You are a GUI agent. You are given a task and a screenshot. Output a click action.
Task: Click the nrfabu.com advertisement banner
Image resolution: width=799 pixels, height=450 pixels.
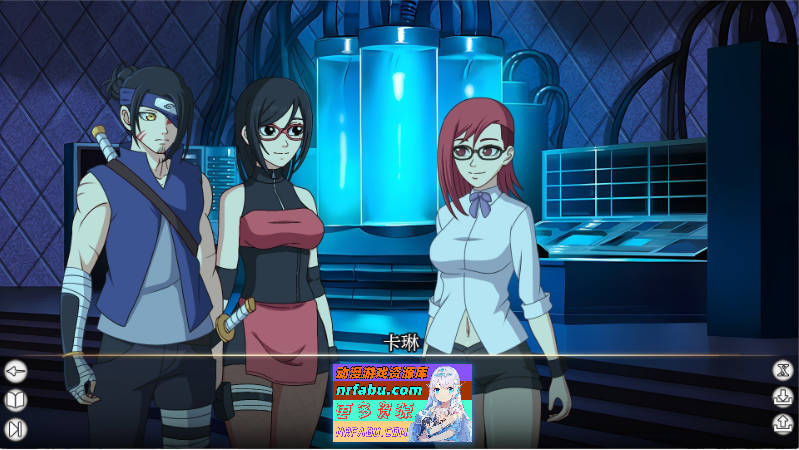(402, 402)
